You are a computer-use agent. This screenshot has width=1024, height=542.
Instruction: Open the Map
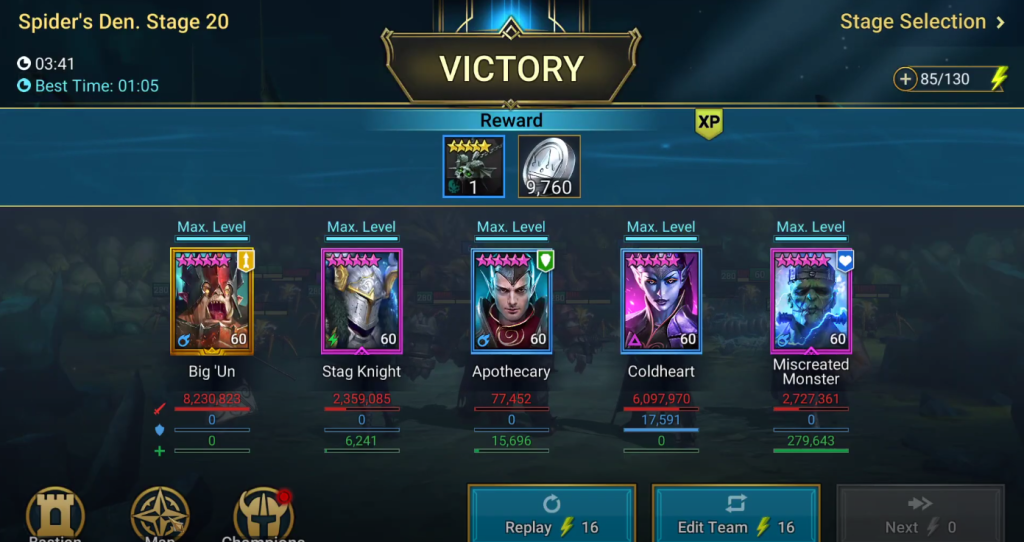[x=160, y=517]
